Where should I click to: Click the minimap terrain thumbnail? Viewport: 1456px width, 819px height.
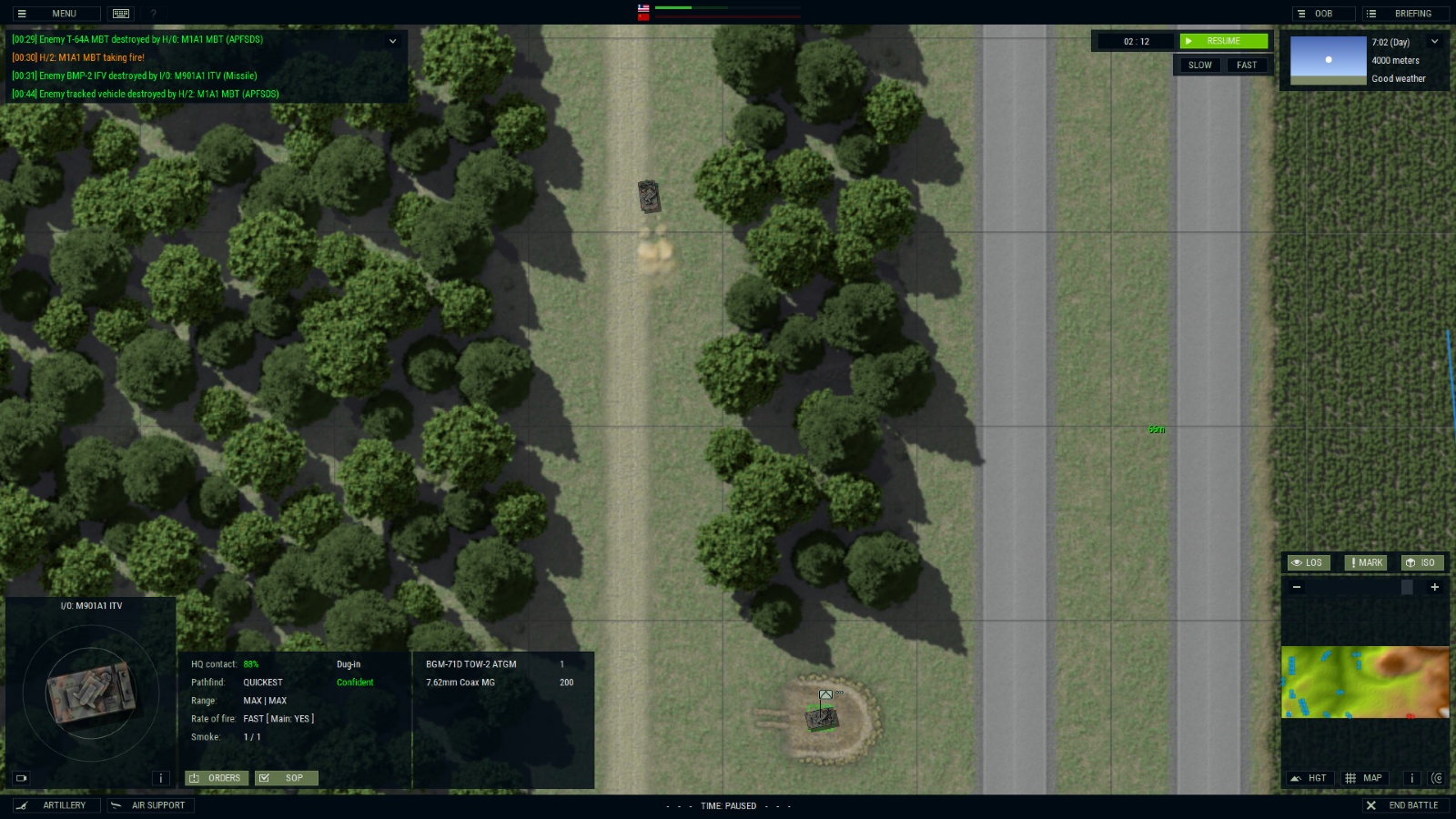click(1365, 682)
